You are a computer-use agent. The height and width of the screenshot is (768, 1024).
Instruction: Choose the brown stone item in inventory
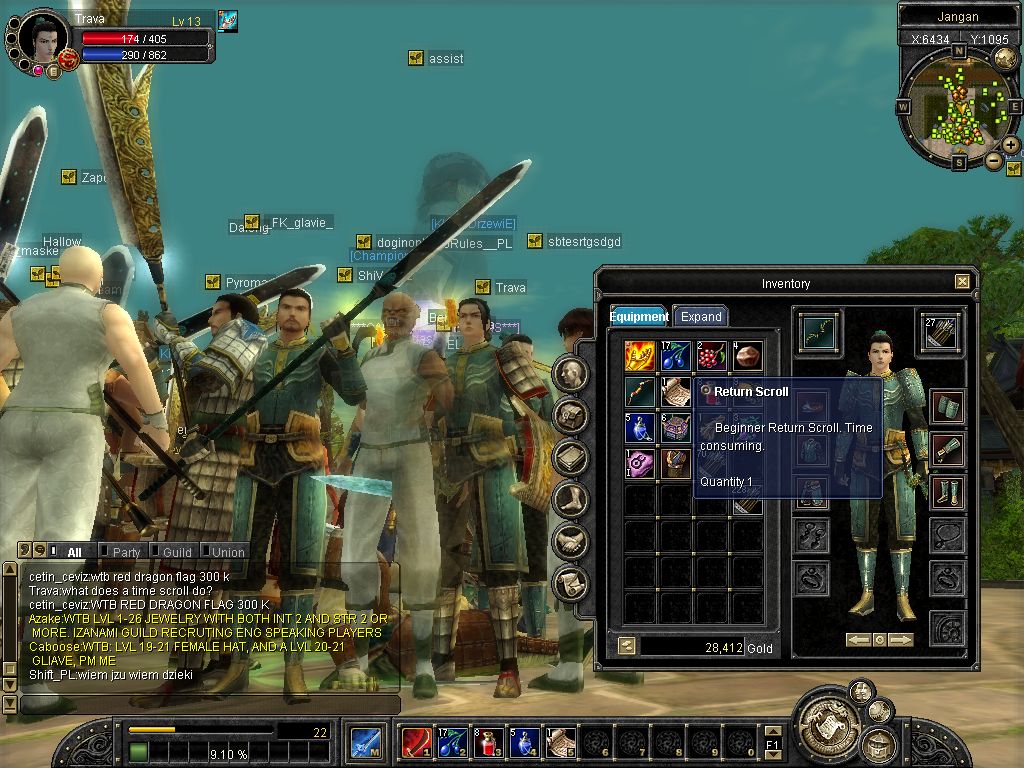[x=747, y=355]
